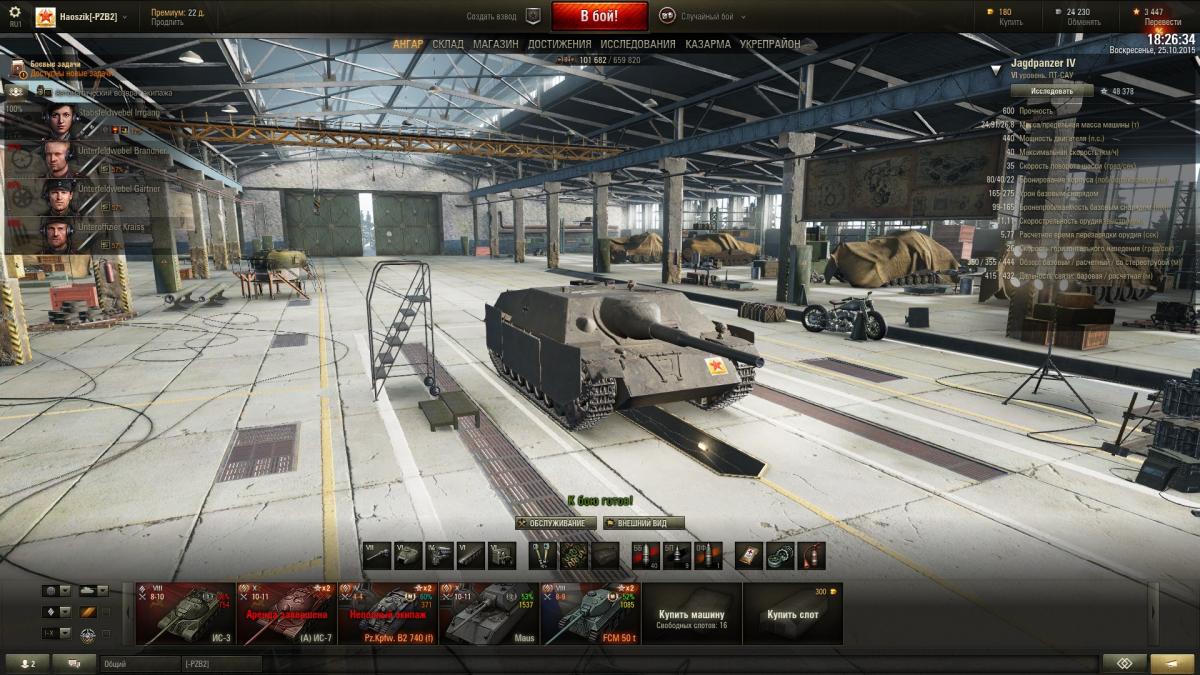The height and width of the screenshot is (675, 1200).
Task: Switch to the СКЛАД tab
Action: click(448, 44)
